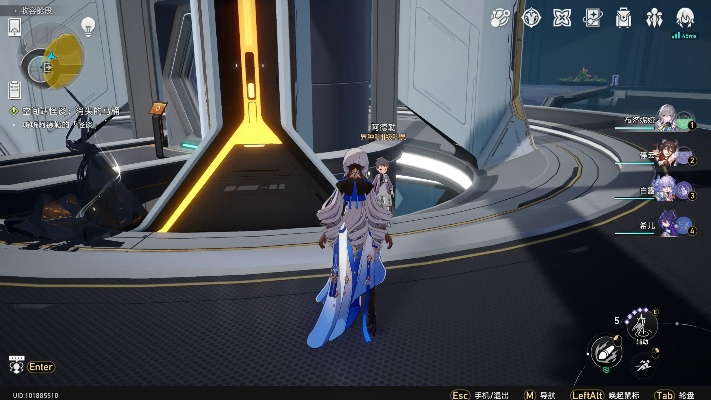
Task: Open the compass-shaped guide icon
Action: click(532, 17)
